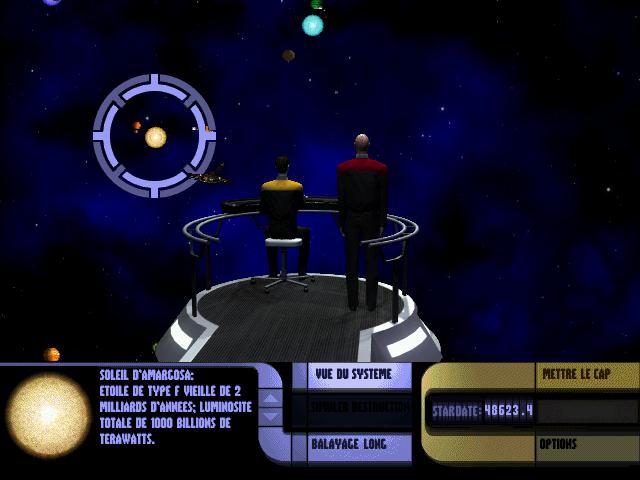Viewport: 640px width, 480px height.
Task: Select the Vue du Systeme button
Action: click(349, 374)
